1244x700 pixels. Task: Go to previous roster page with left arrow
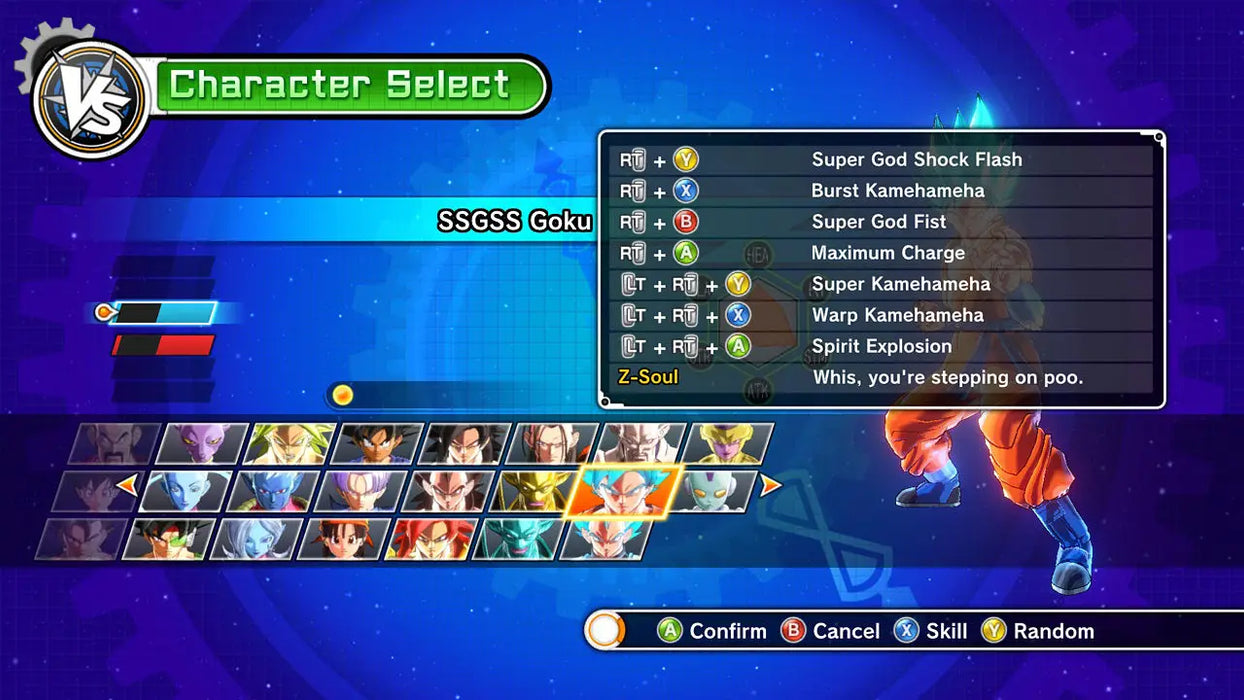[x=128, y=486]
